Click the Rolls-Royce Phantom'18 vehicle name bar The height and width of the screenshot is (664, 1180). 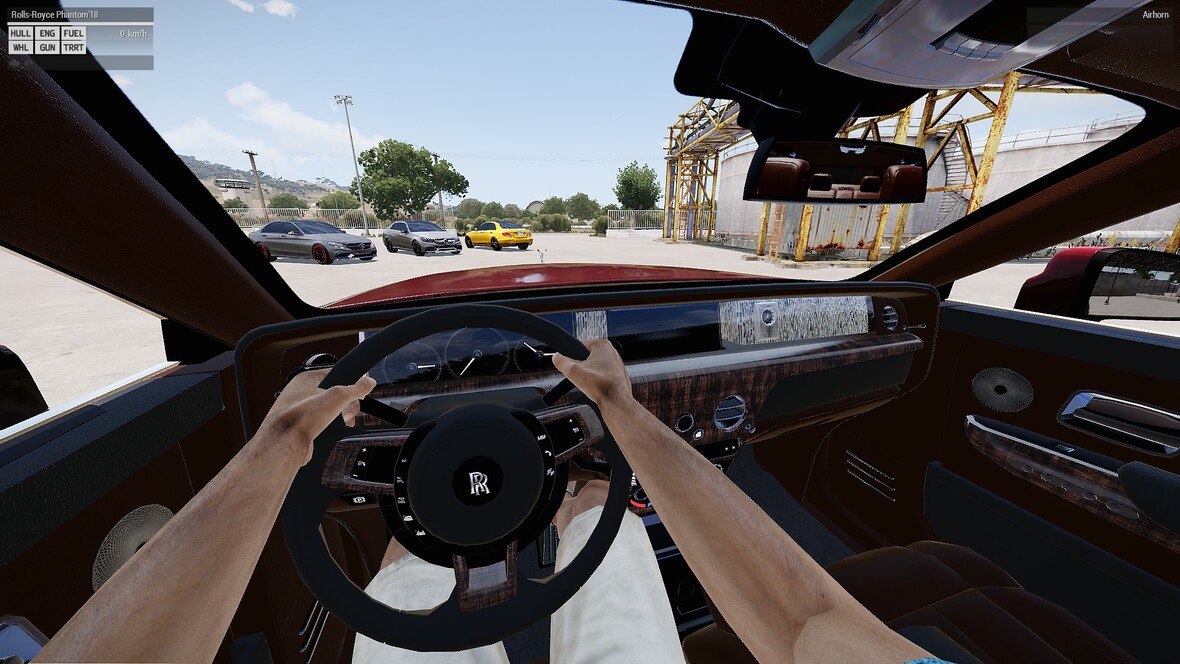[x=80, y=15]
